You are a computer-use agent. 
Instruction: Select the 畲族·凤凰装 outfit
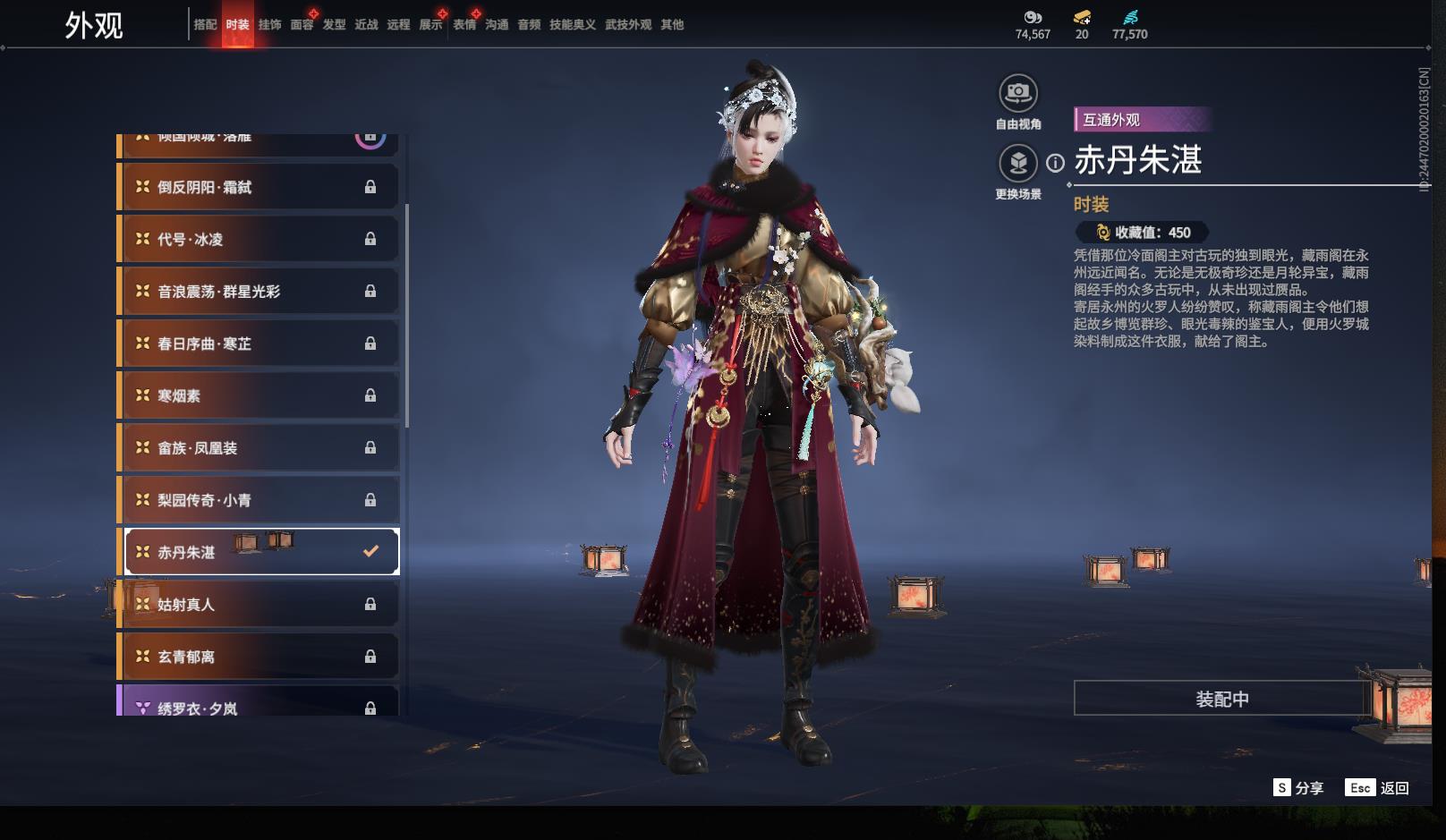tap(258, 448)
